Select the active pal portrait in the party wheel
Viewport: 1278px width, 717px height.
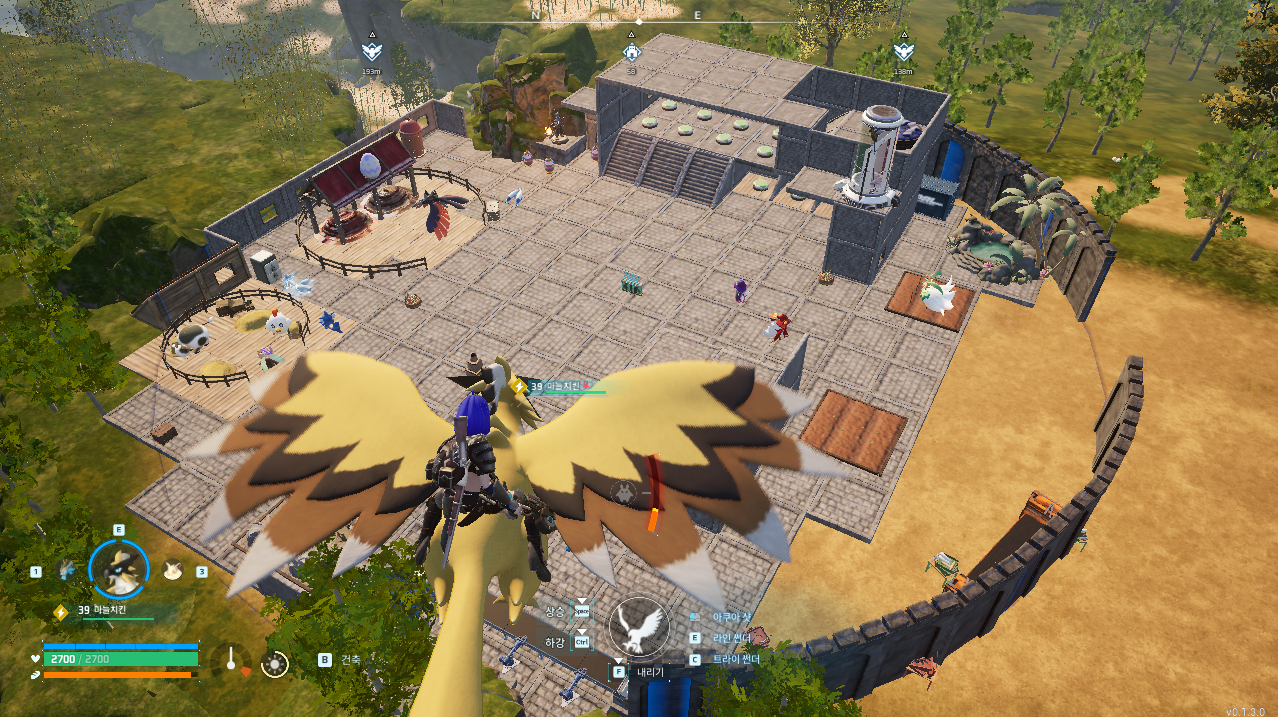pos(119,569)
